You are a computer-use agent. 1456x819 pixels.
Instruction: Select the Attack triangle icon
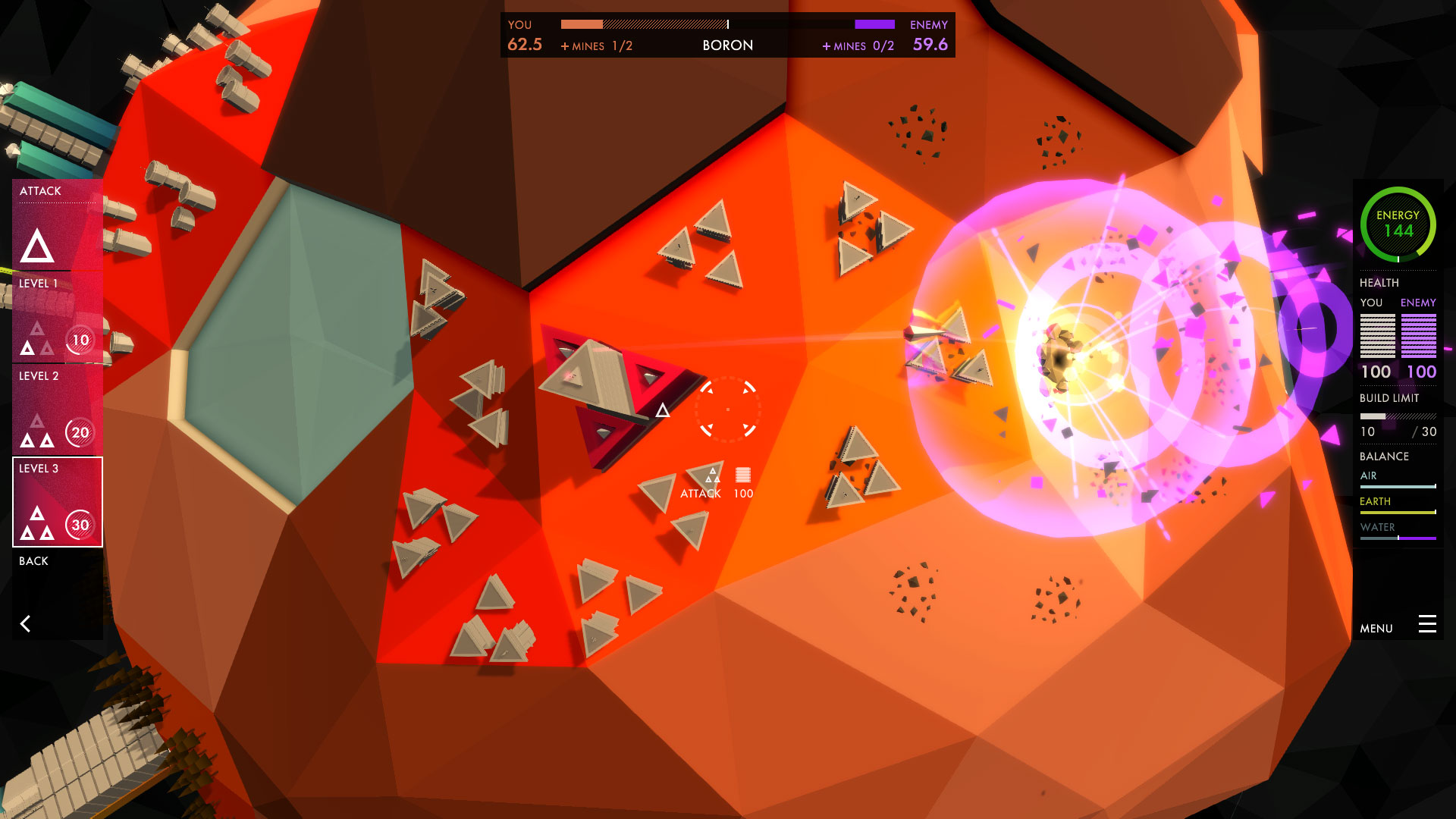pyautogui.click(x=36, y=244)
